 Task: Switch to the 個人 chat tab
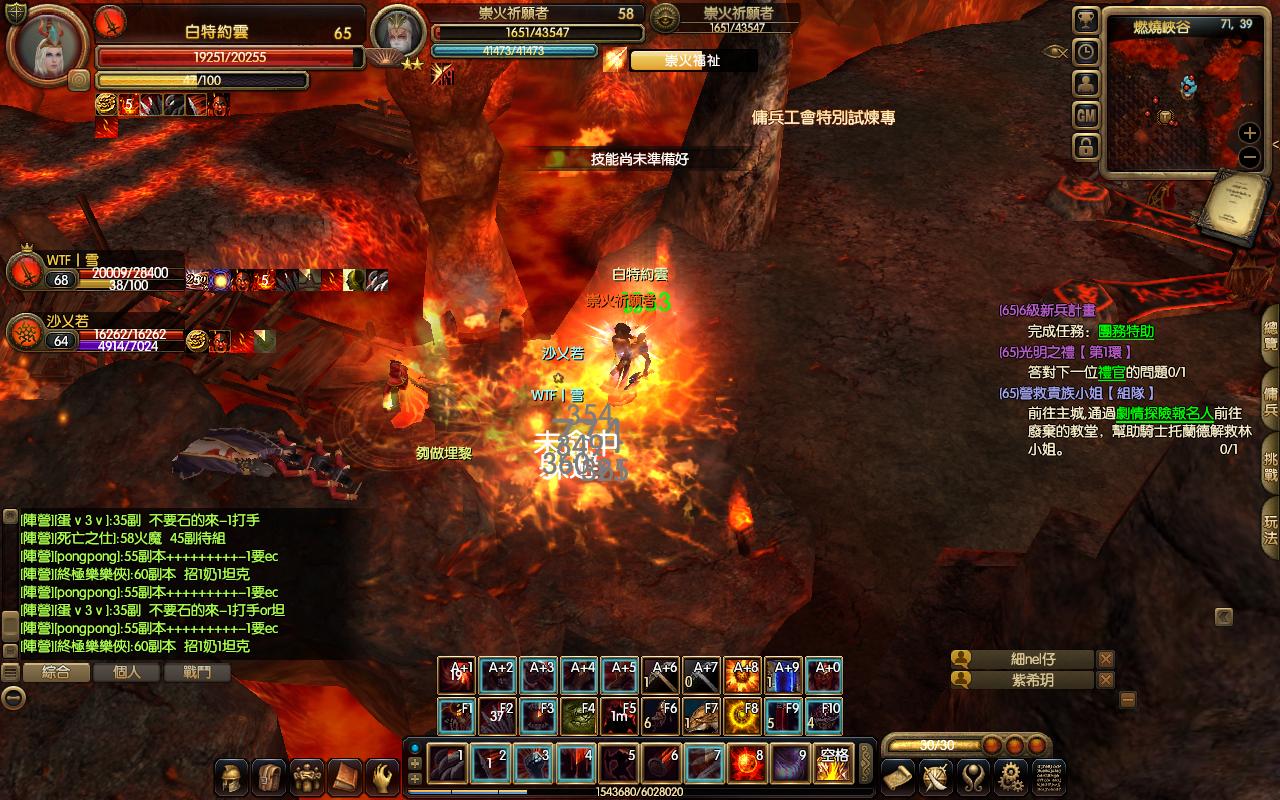pyautogui.click(x=127, y=673)
